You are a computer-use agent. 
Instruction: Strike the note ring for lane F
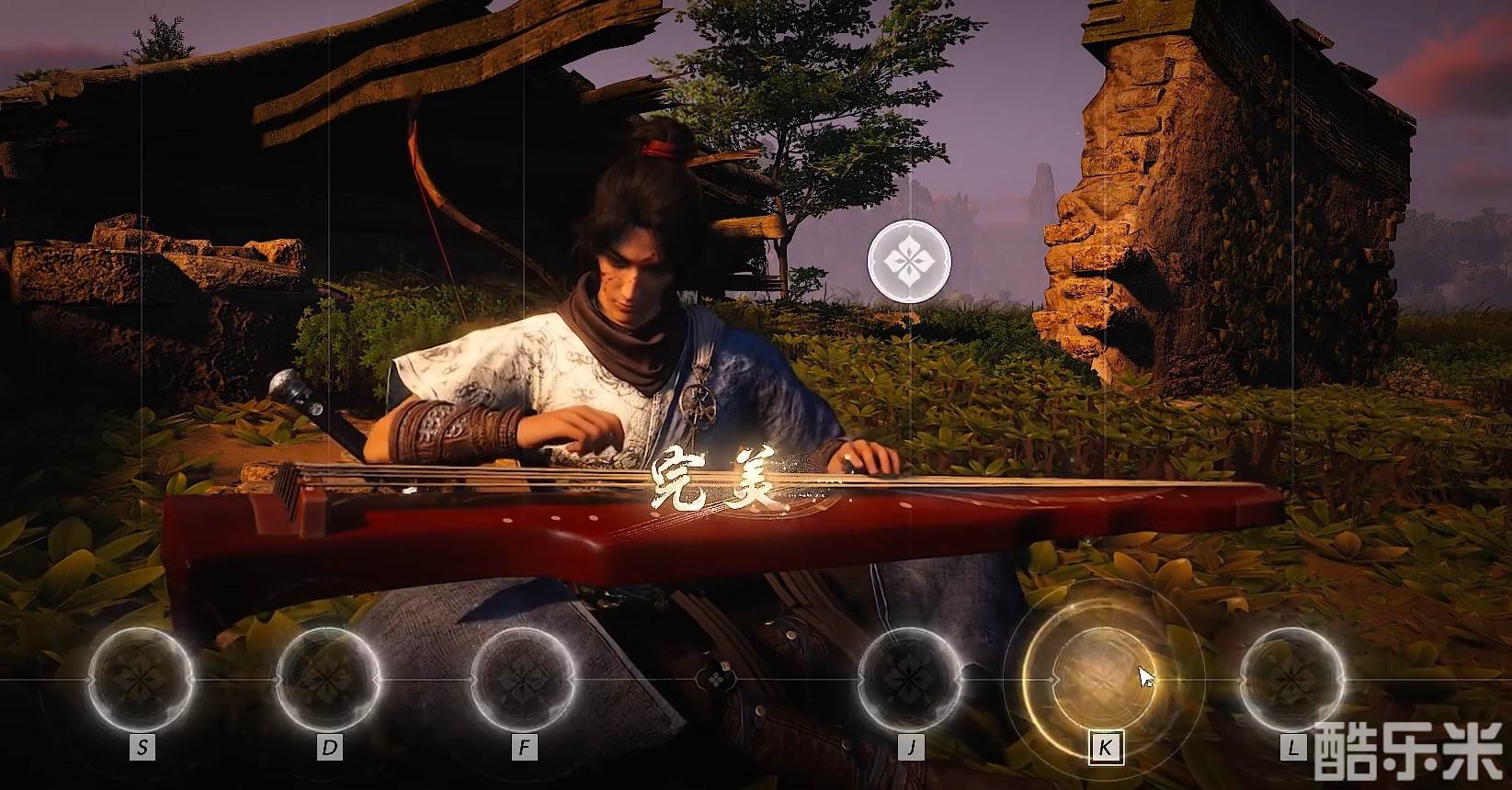pyautogui.click(x=523, y=679)
